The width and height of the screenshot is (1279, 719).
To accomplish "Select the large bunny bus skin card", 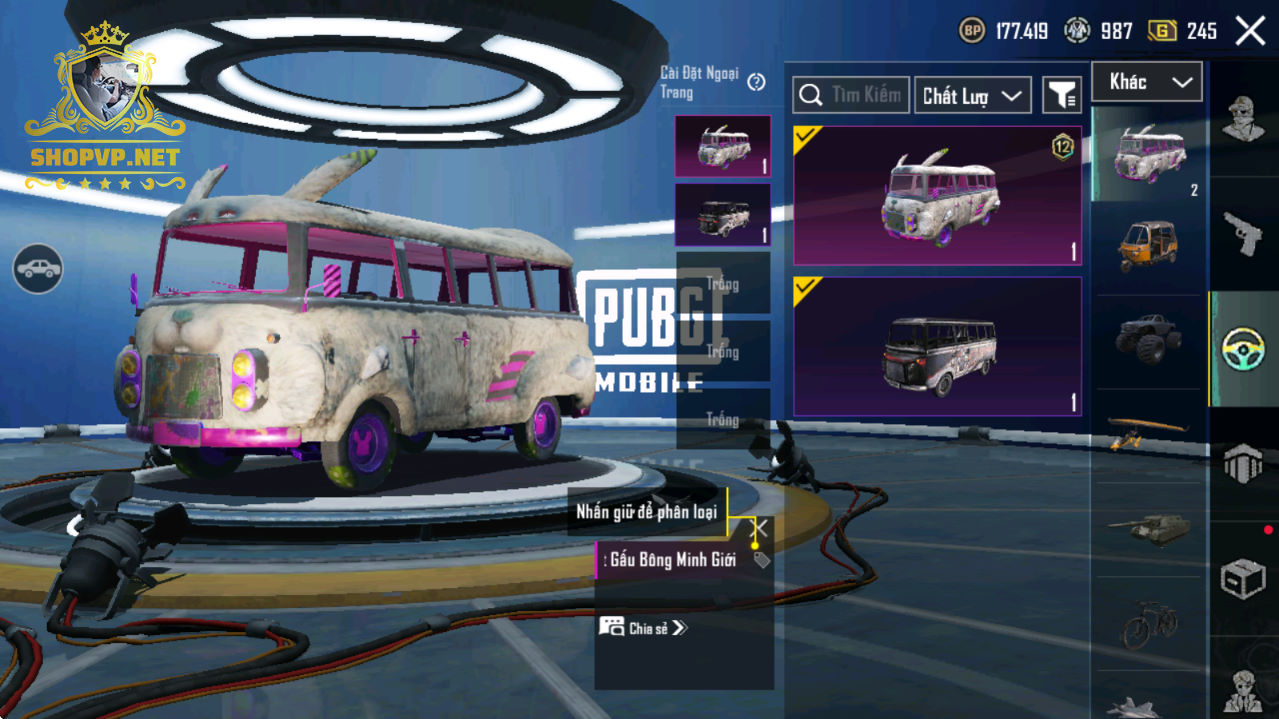I will click(937, 195).
